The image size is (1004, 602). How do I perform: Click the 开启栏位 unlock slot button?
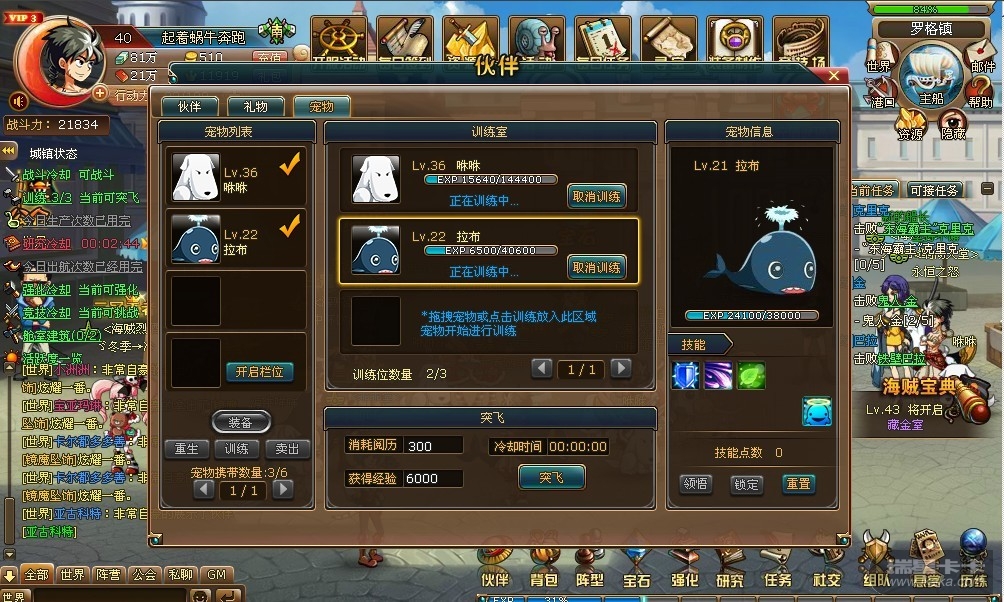pyautogui.click(x=259, y=371)
